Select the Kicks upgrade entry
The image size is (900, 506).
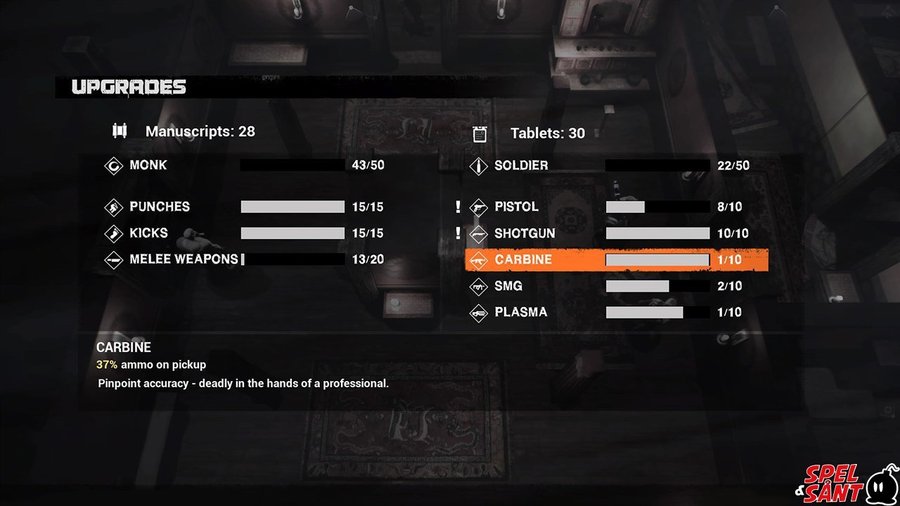(x=150, y=233)
